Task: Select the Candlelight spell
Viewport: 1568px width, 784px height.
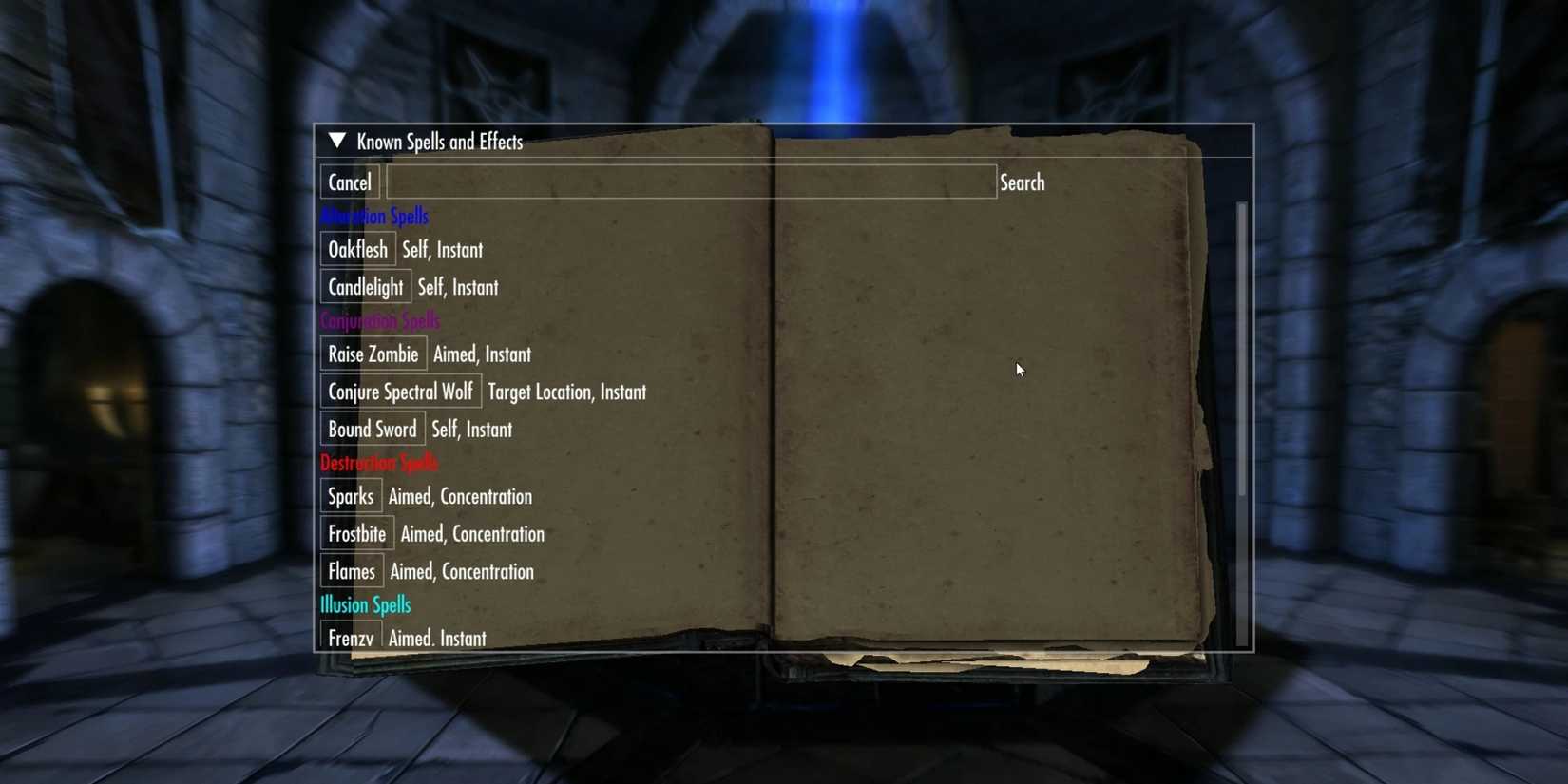Action: (x=365, y=286)
